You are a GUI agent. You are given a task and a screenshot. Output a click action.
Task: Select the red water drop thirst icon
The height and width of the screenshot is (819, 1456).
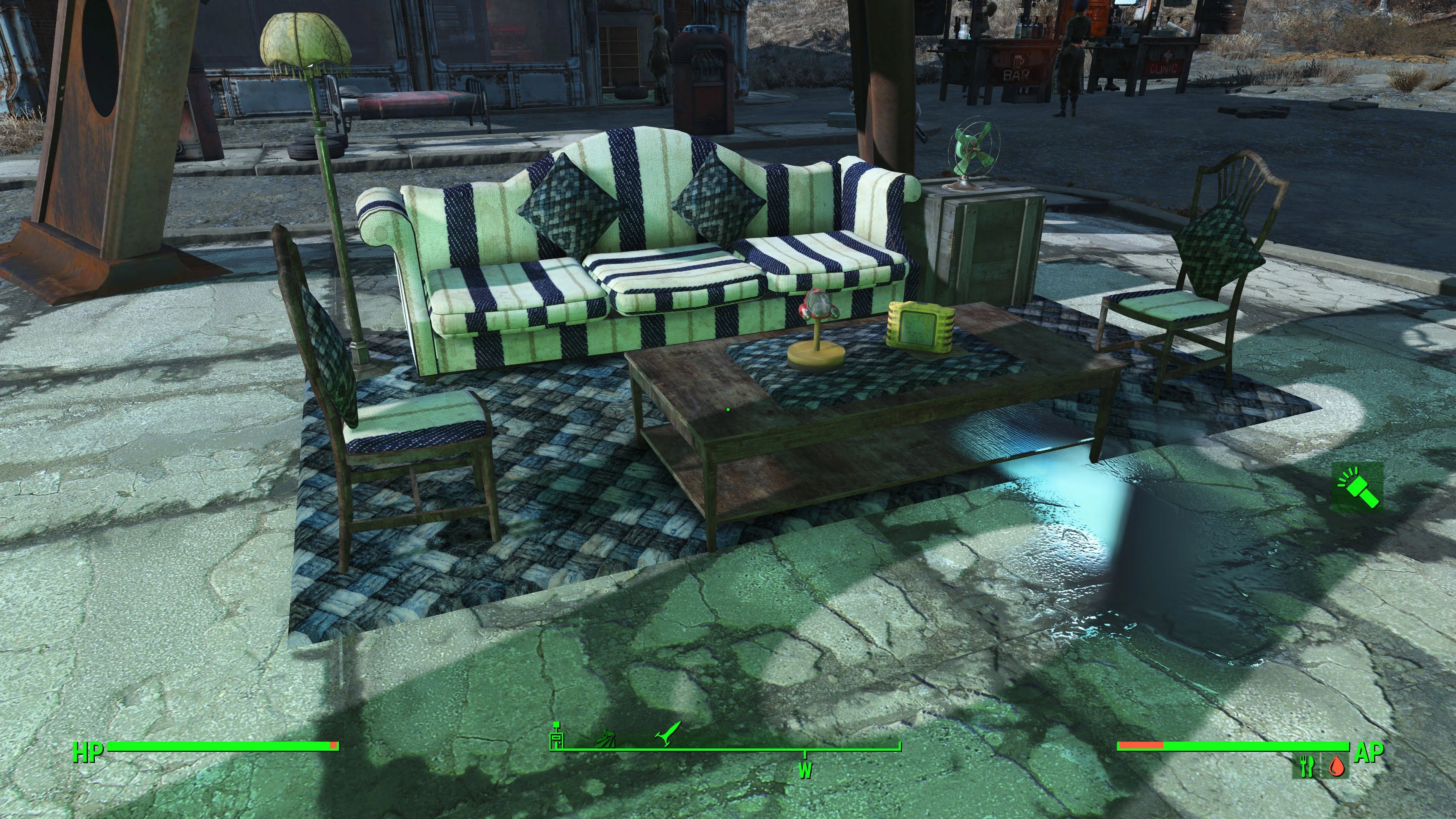[1336, 767]
